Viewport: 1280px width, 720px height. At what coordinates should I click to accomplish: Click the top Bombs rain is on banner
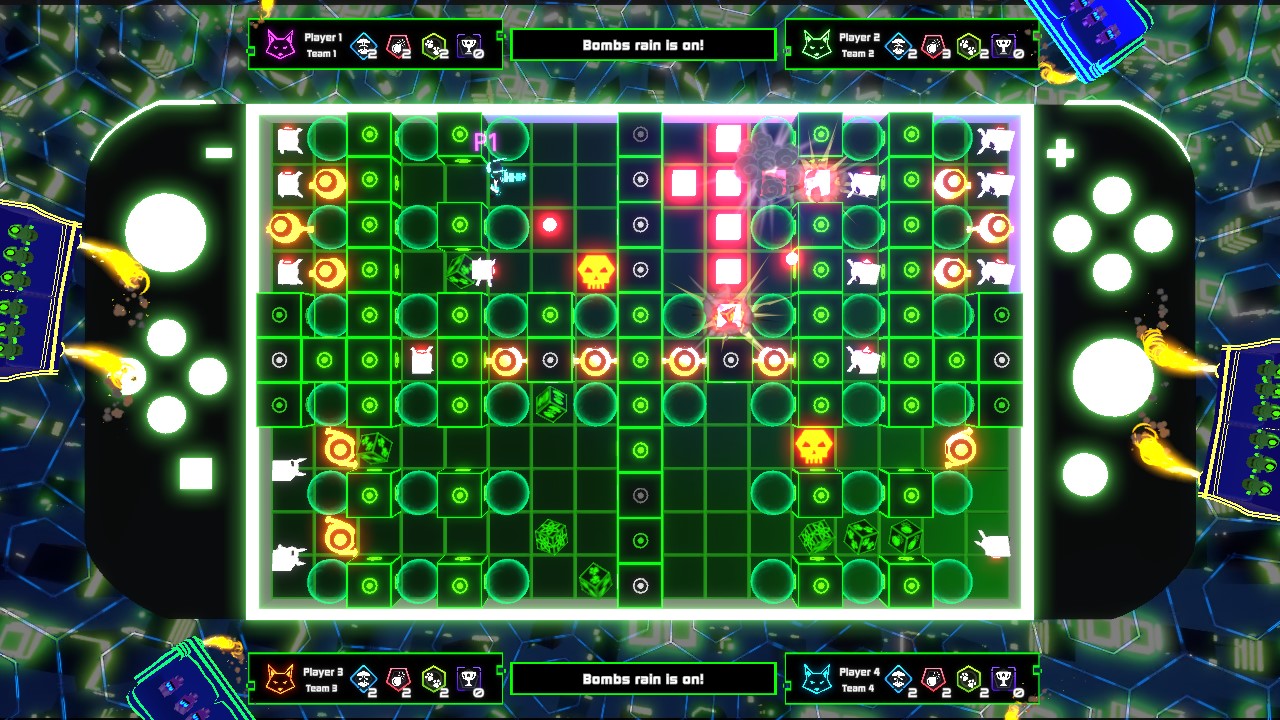(x=641, y=44)
